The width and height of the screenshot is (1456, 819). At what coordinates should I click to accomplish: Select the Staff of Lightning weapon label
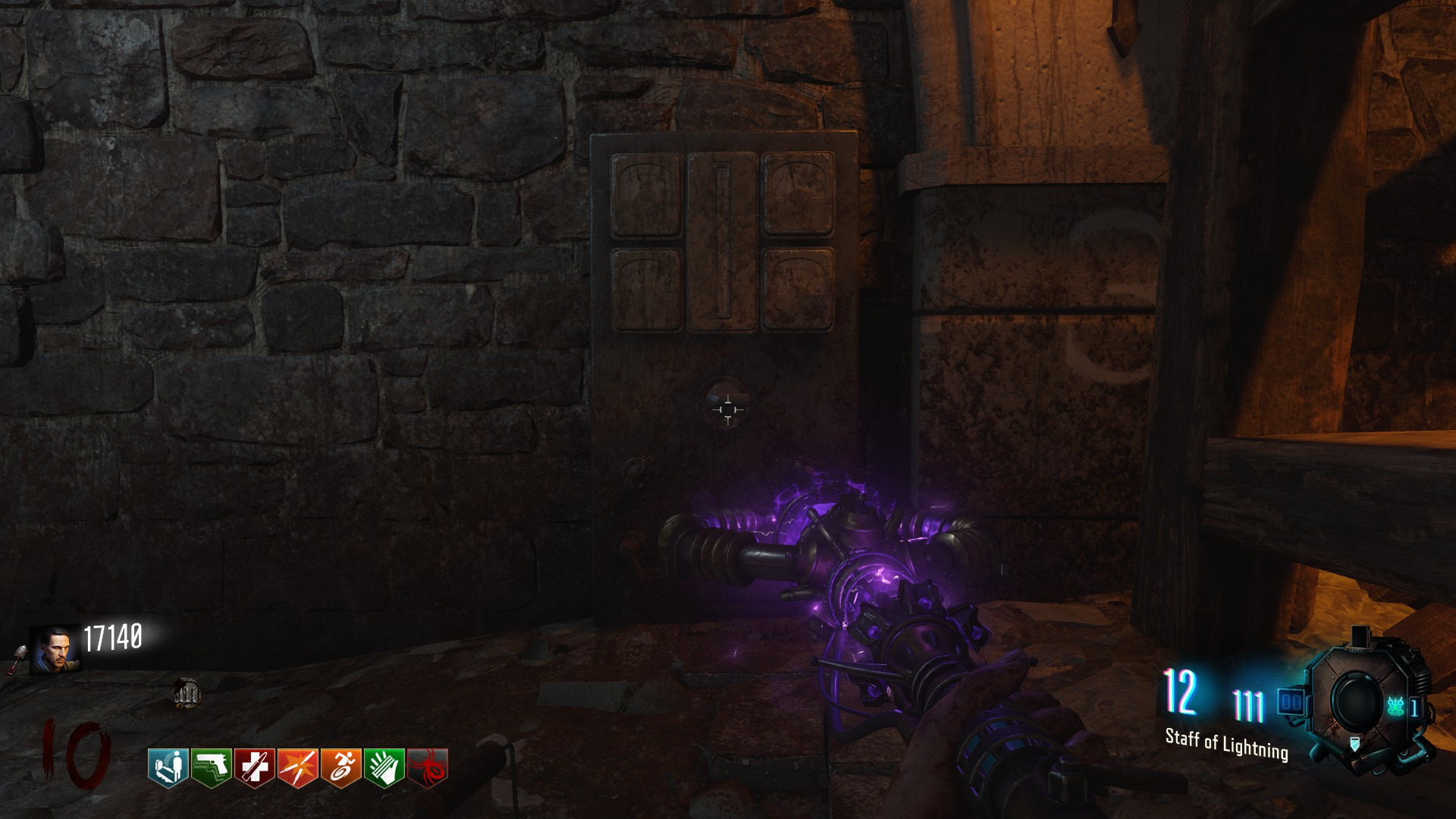(x=1226, y=744)
